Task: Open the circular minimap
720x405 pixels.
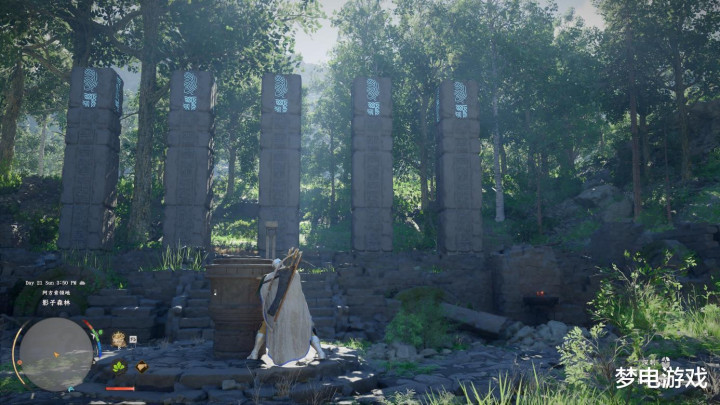Action: pyautogui.click(x=57, y=353)
